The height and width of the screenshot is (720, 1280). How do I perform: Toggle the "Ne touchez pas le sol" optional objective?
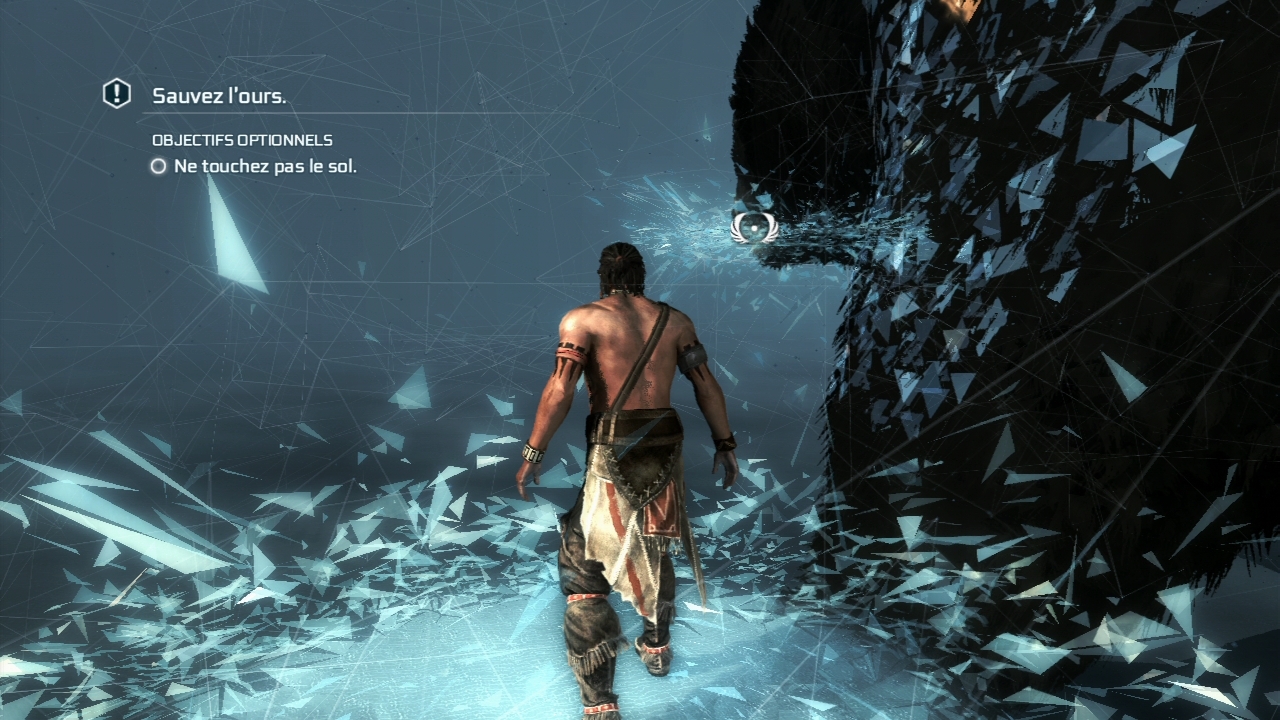tap(158, 167)
